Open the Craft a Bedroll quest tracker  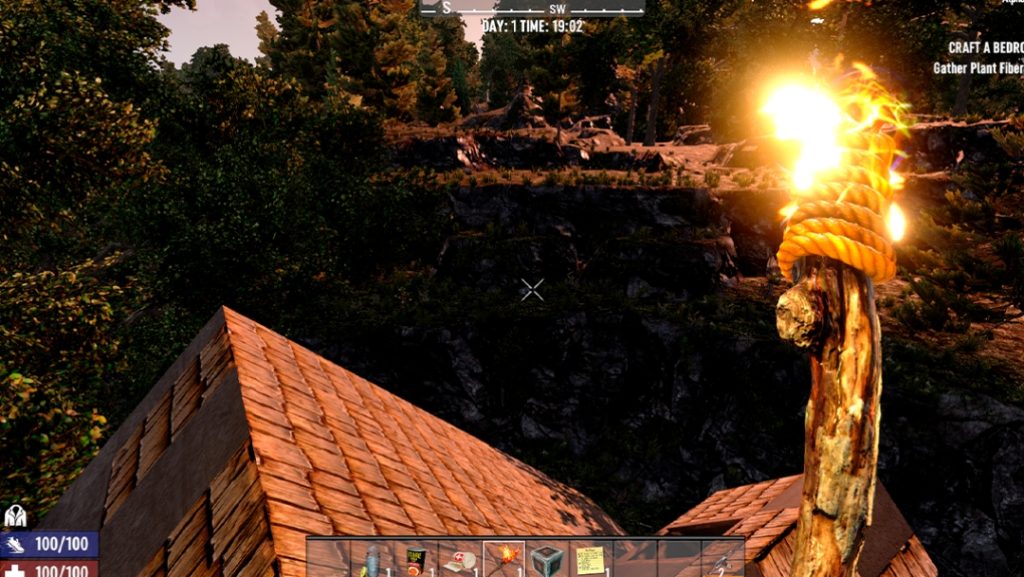click(985, 47)
